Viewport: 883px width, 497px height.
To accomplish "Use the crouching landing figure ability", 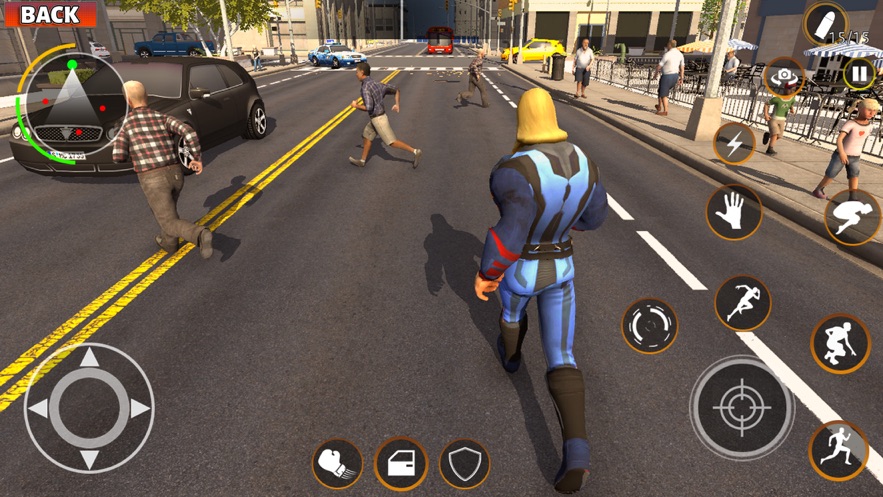I will [840, 343].
